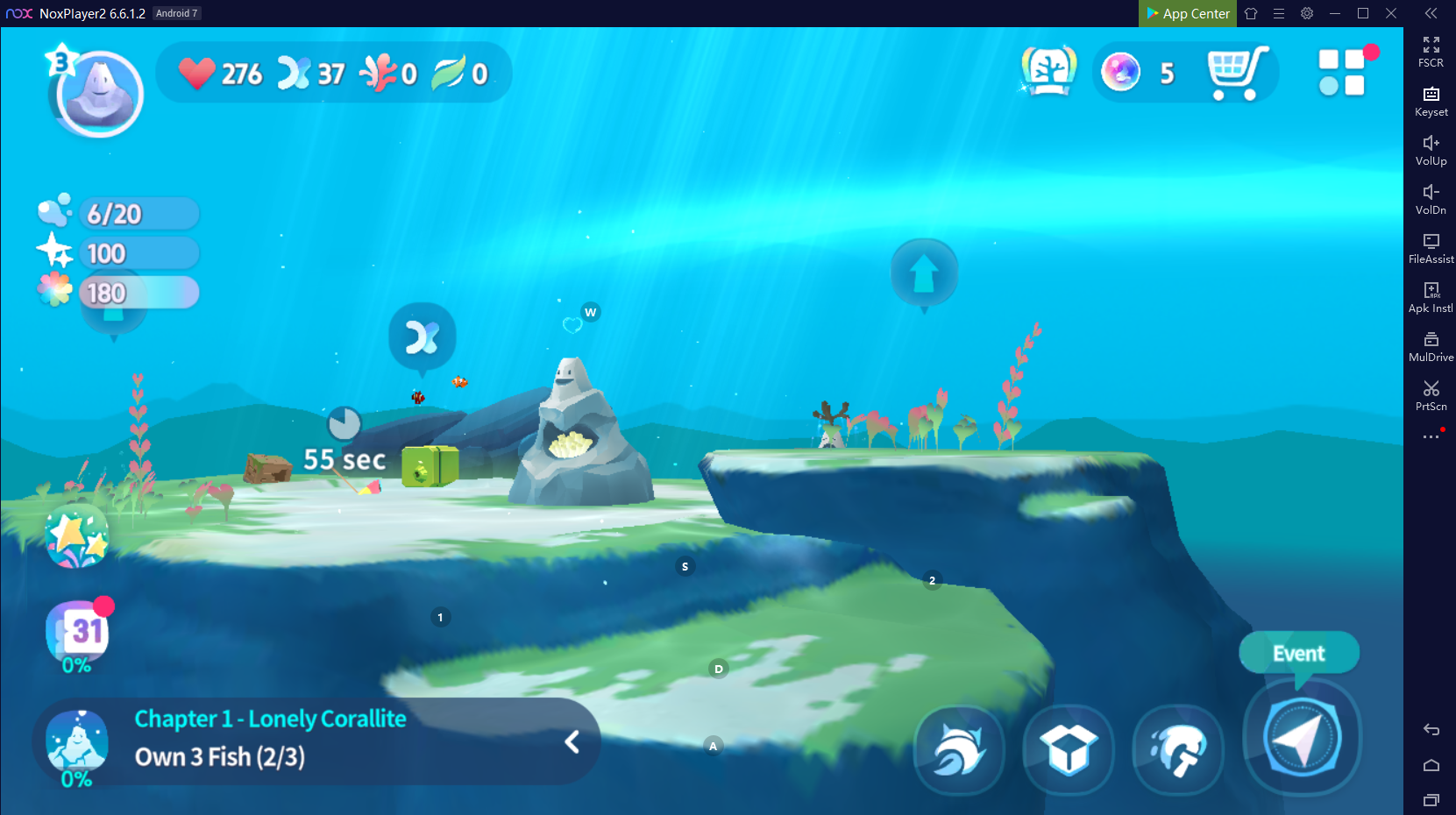
Task: Open the coral decoration button
Action: point(1178,749)
